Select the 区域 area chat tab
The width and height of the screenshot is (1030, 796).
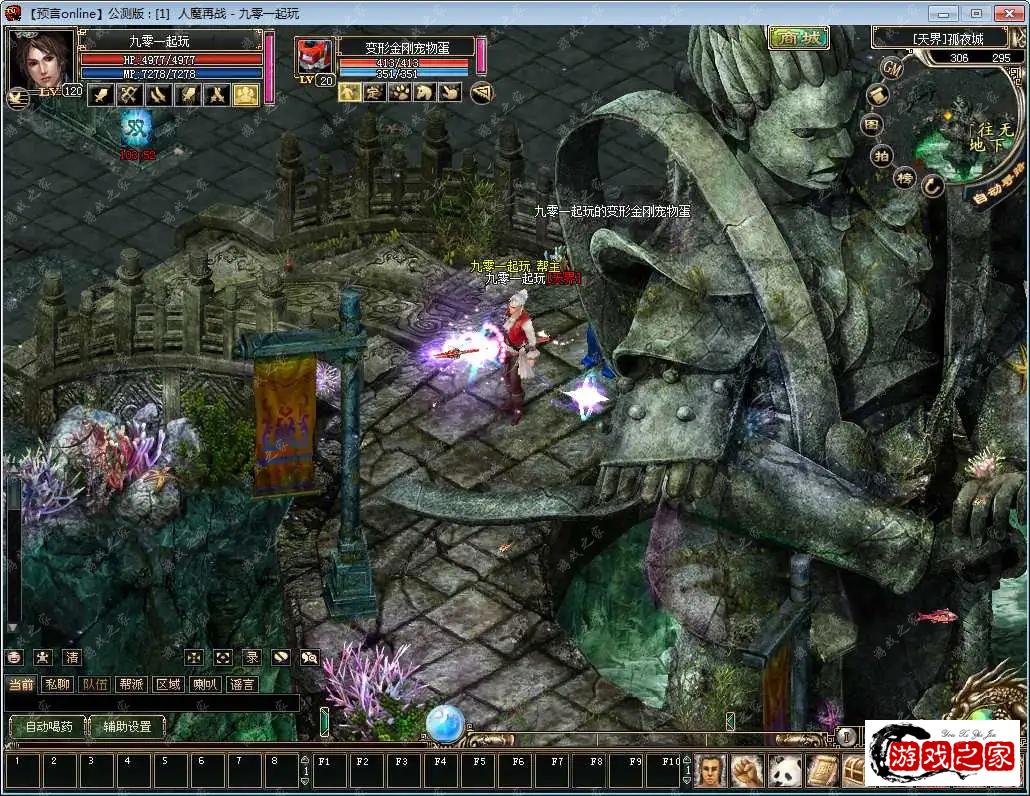click(x=168, y=684)
